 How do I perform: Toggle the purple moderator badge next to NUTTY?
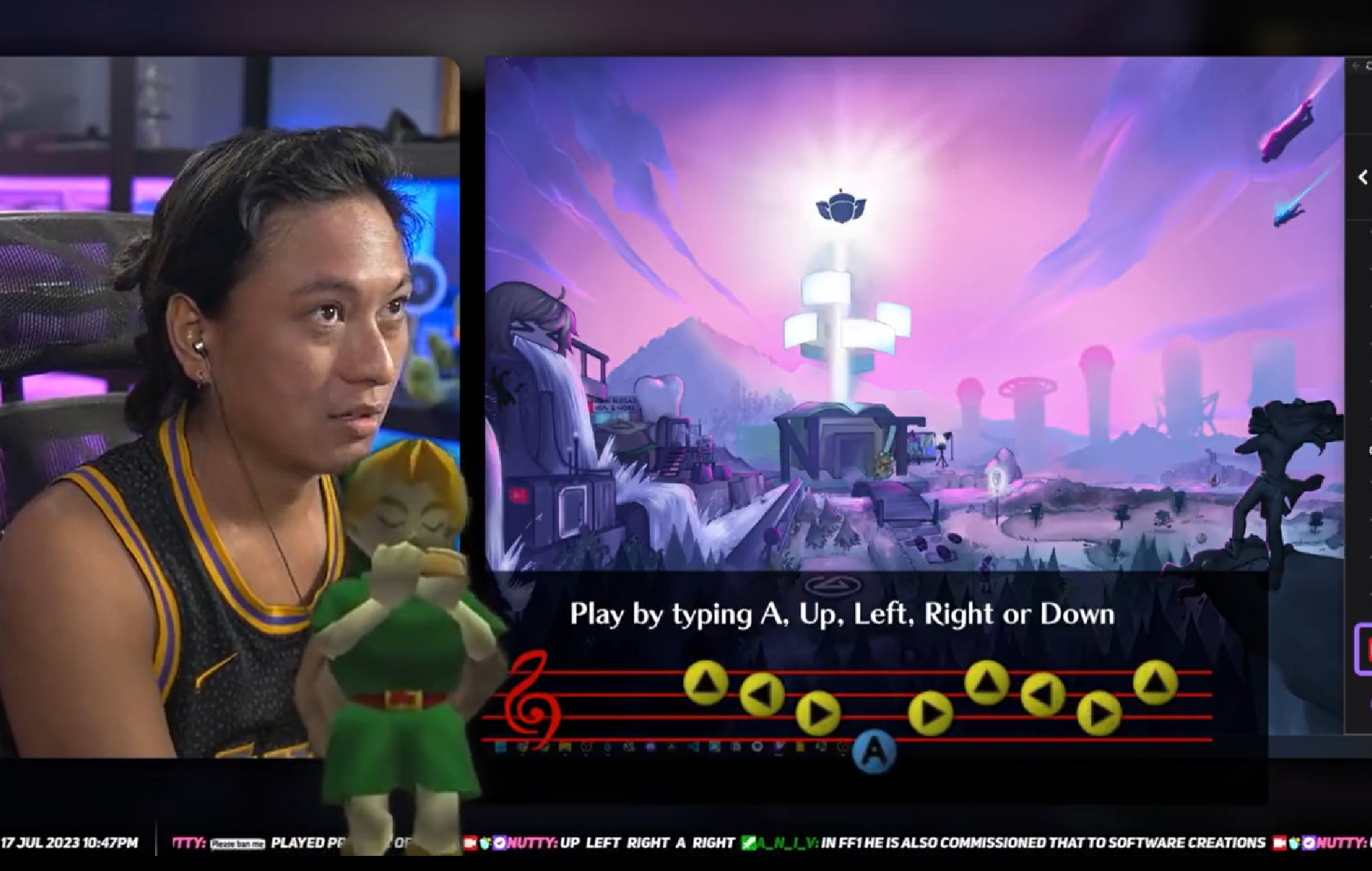click(x=499, y=843)
